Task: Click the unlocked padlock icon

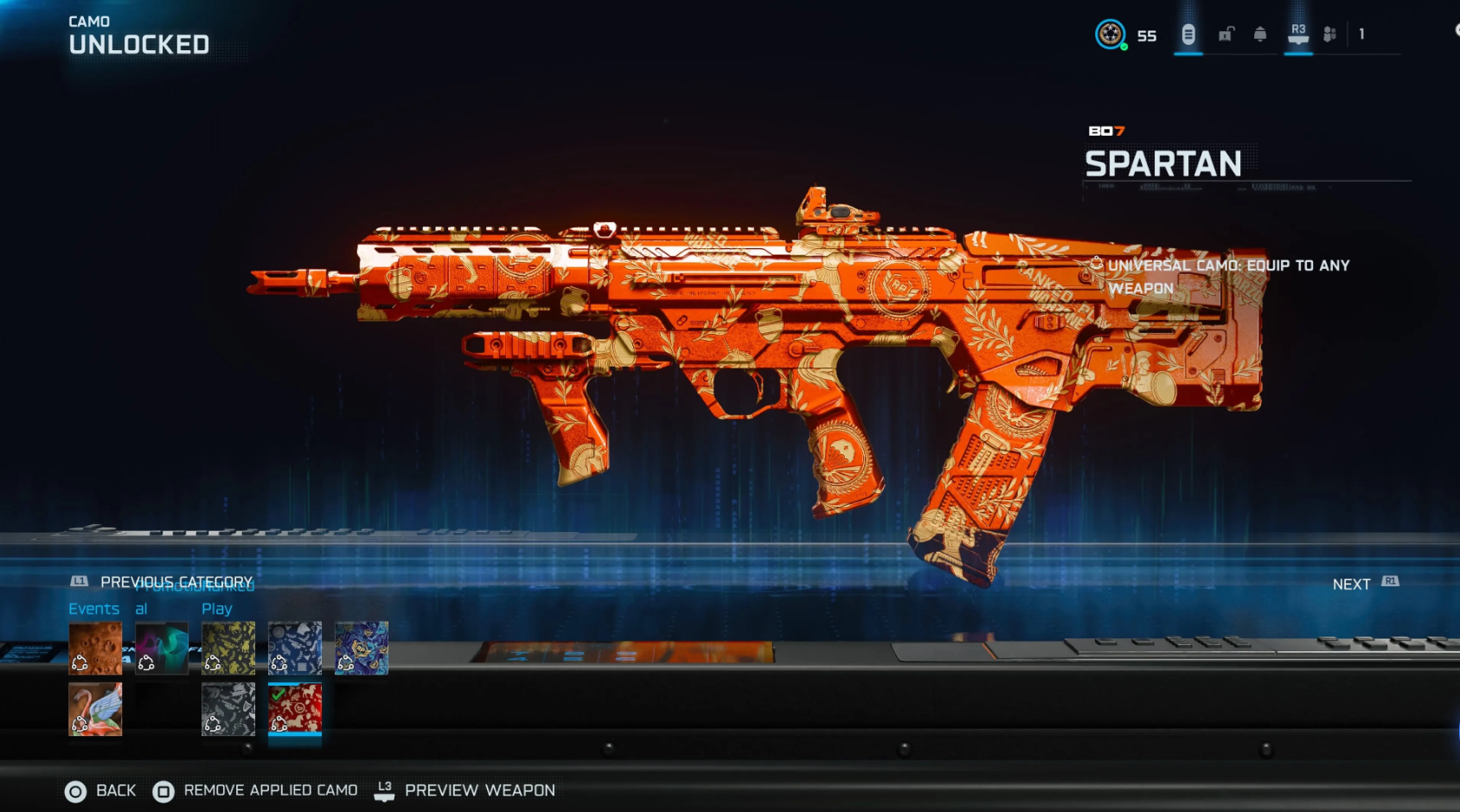Action: click(x=1226, y=33)
